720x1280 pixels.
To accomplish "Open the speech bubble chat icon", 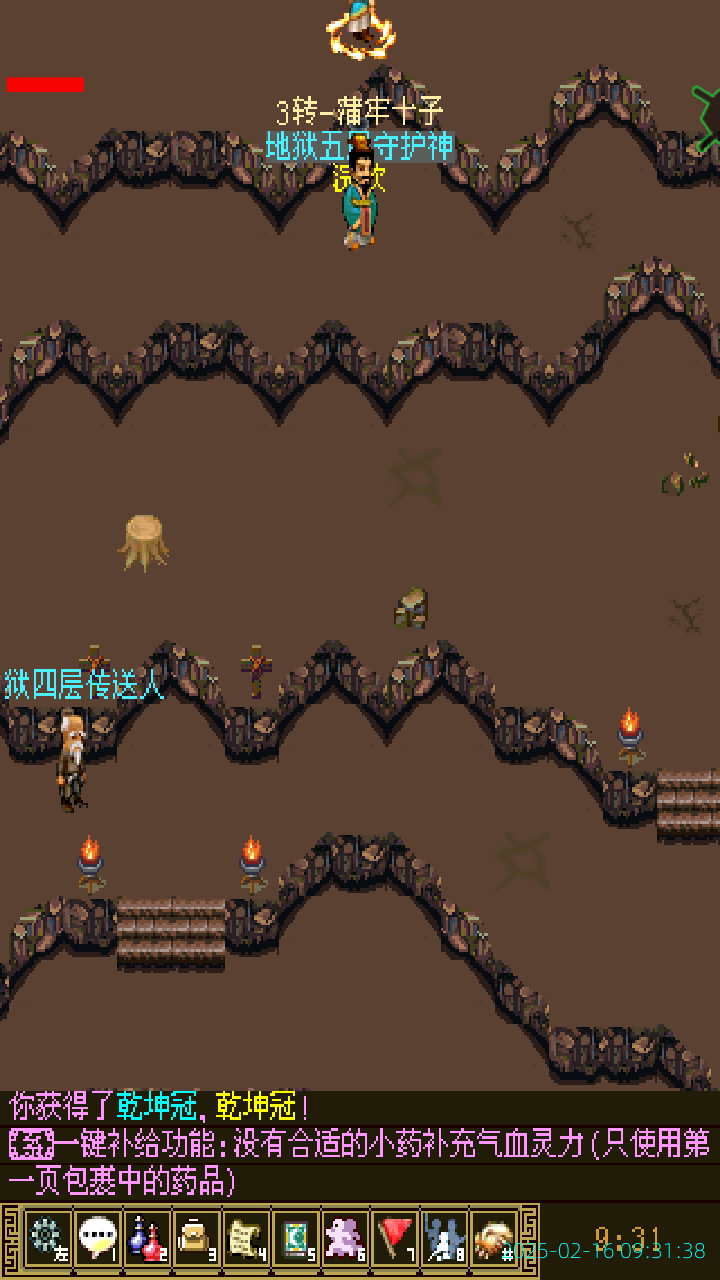I will tap(97, 1238).
